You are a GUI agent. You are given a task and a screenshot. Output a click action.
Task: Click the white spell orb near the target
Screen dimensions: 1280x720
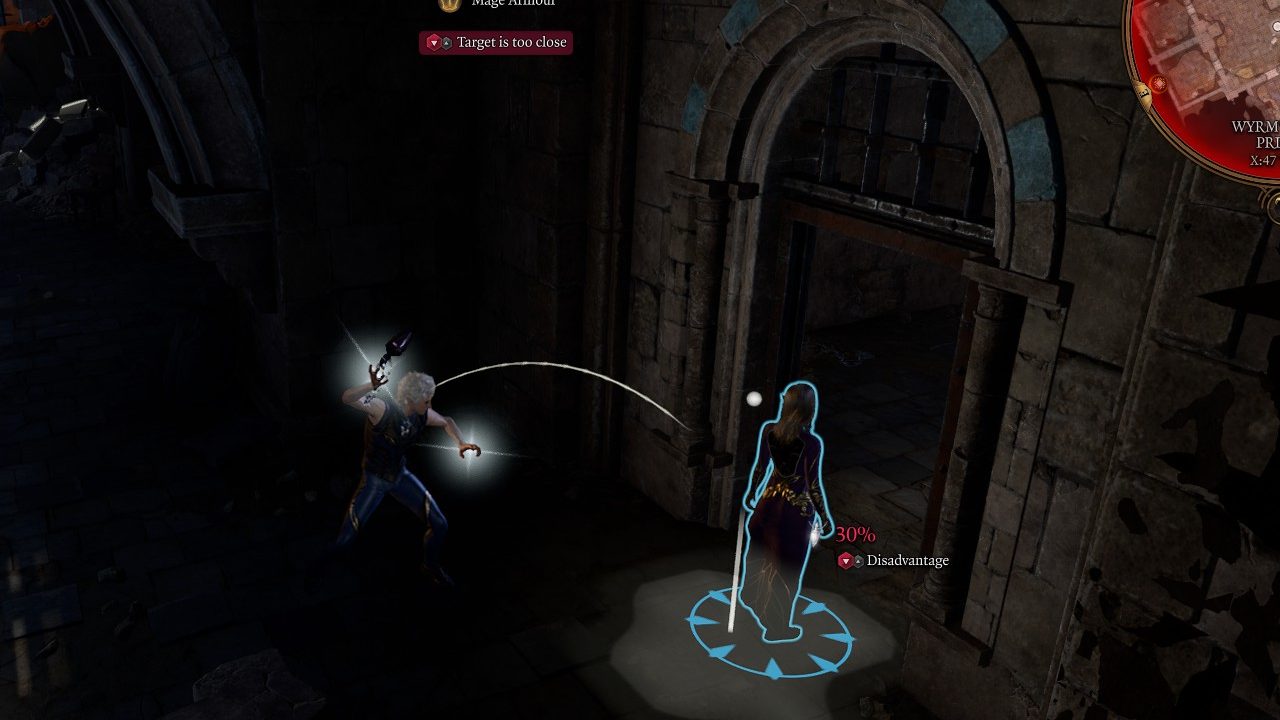pos(755,398)
